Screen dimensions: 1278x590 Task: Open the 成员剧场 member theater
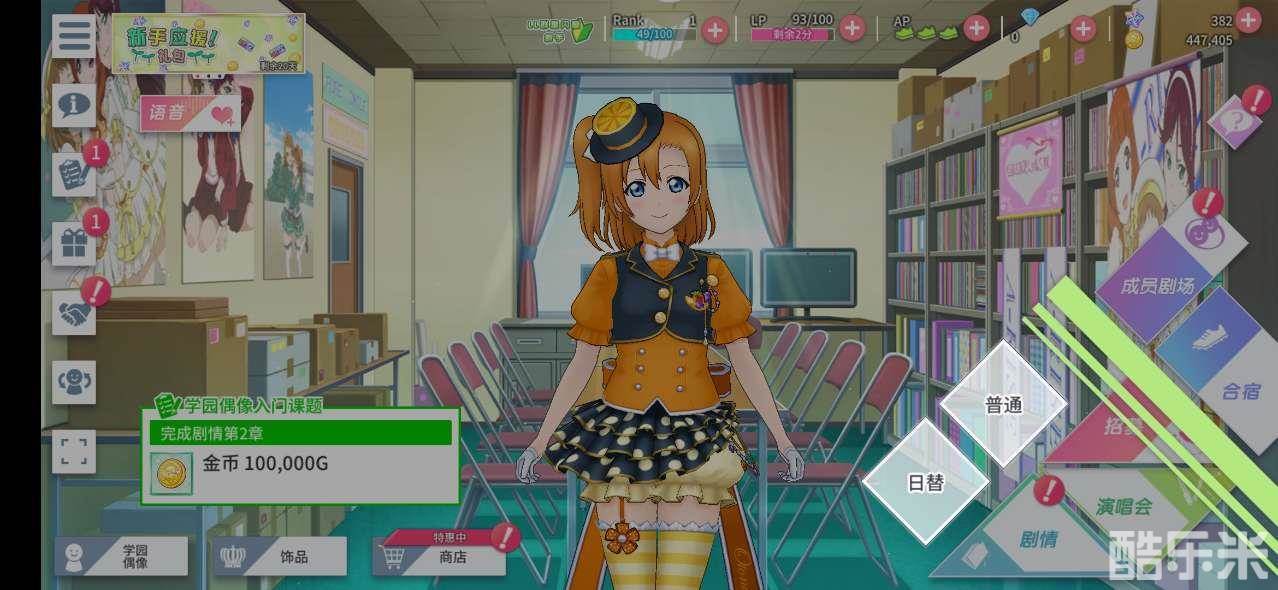pos(1158,285)
